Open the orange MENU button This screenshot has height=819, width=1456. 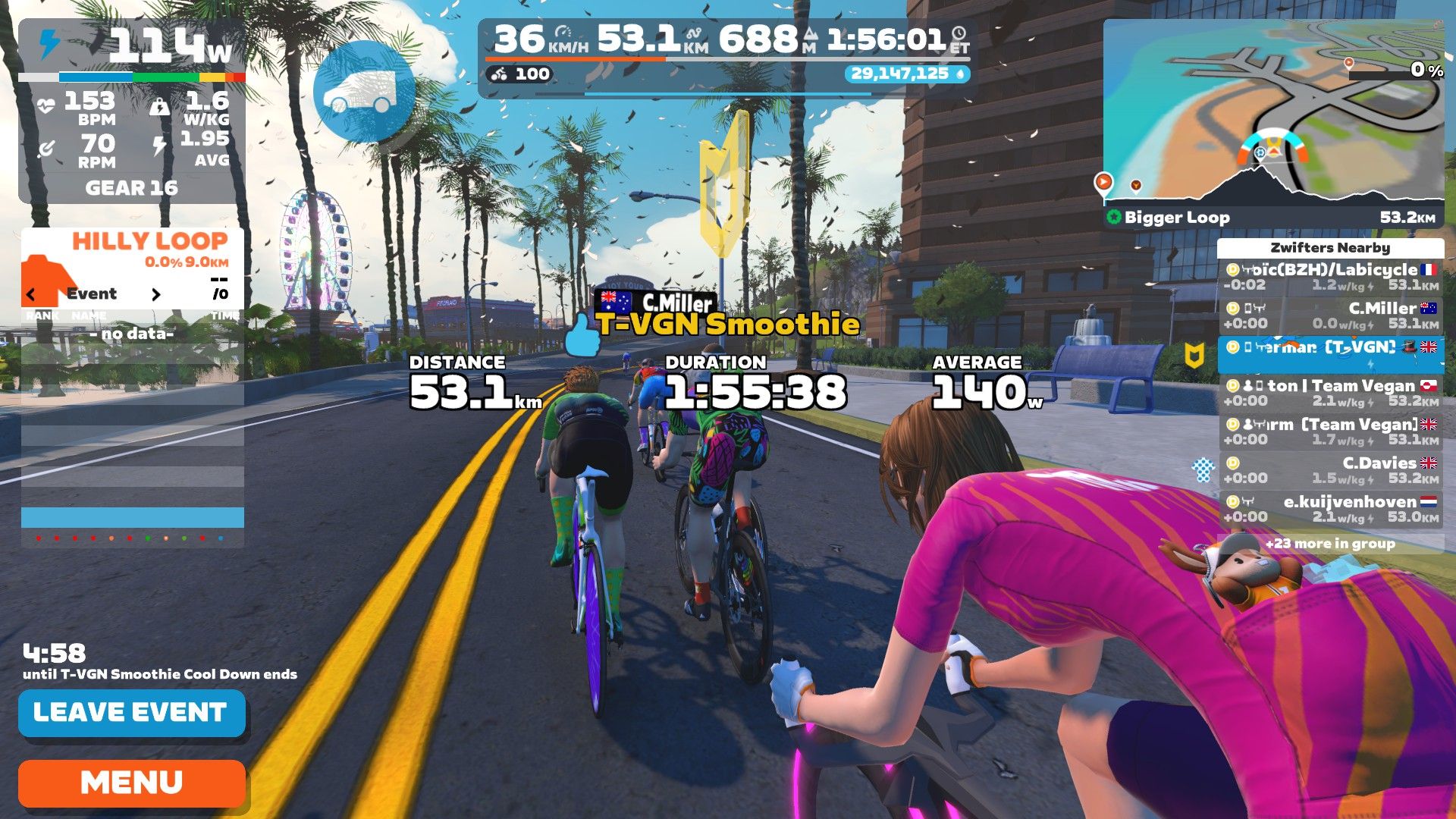point(131,783)
